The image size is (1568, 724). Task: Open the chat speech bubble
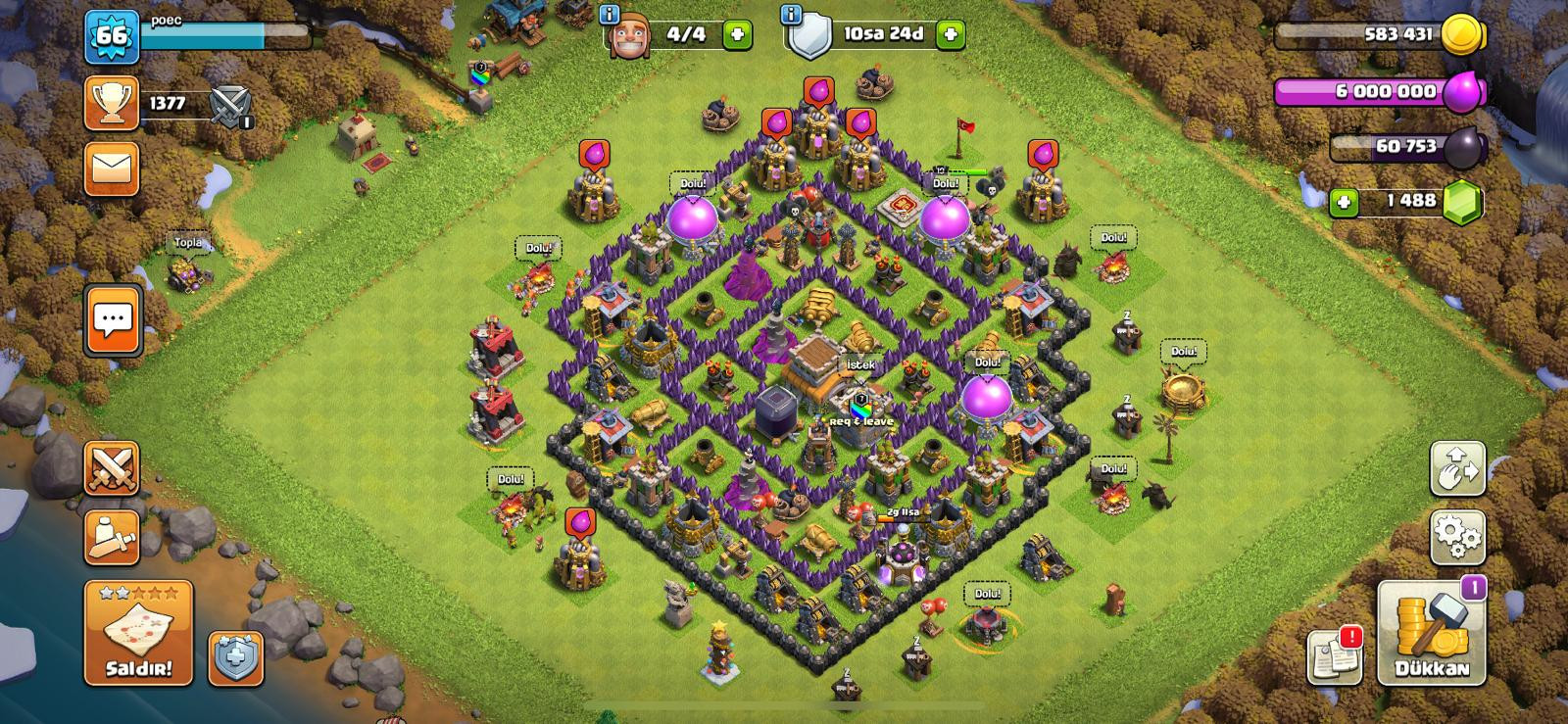(x=113, y=319)
